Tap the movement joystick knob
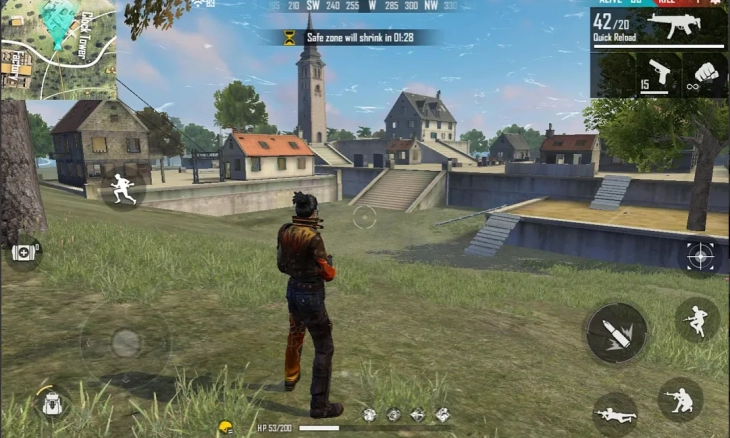 click(124, 342)
